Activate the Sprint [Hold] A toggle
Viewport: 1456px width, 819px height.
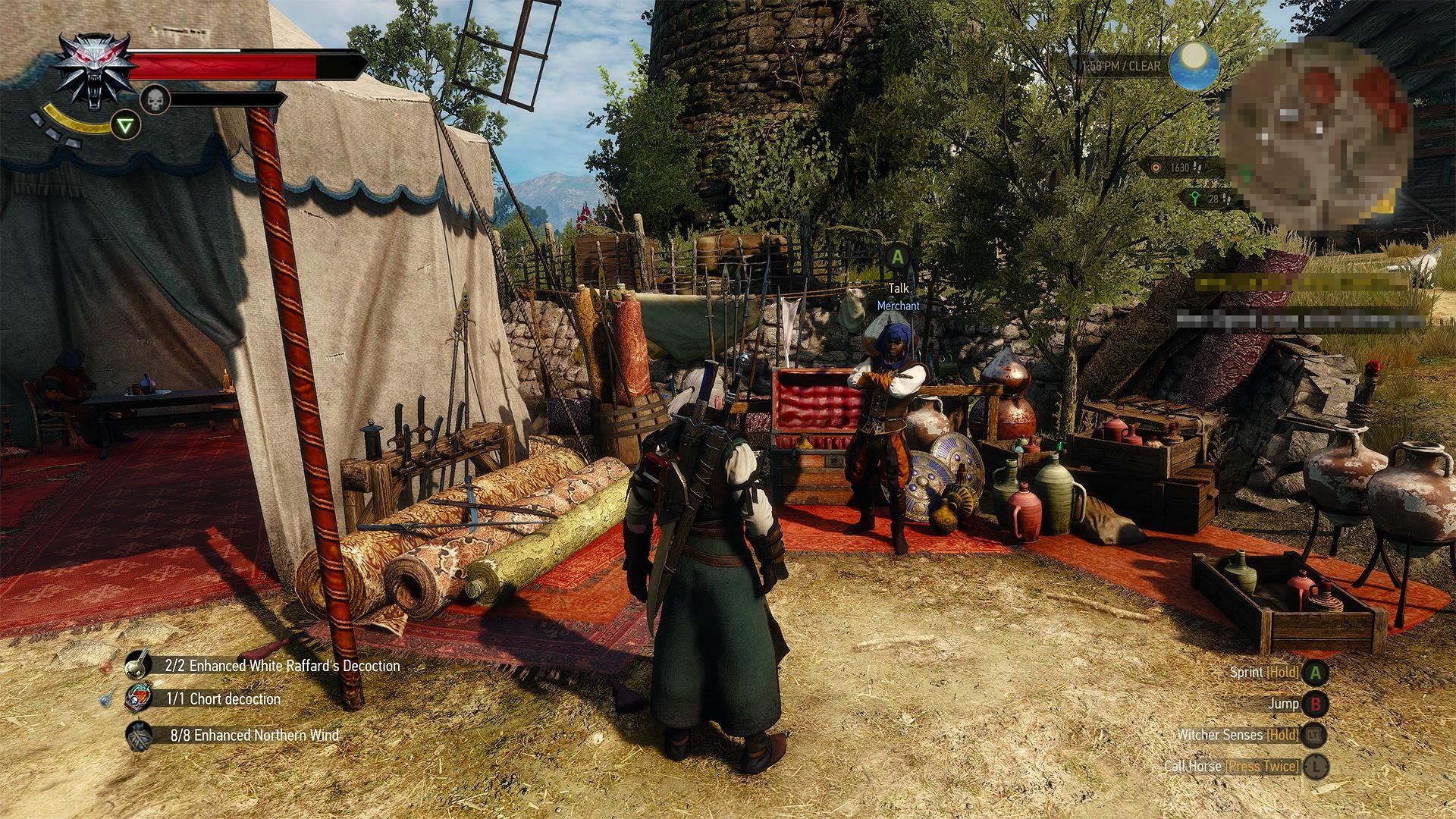click(x=1315, y=672)
